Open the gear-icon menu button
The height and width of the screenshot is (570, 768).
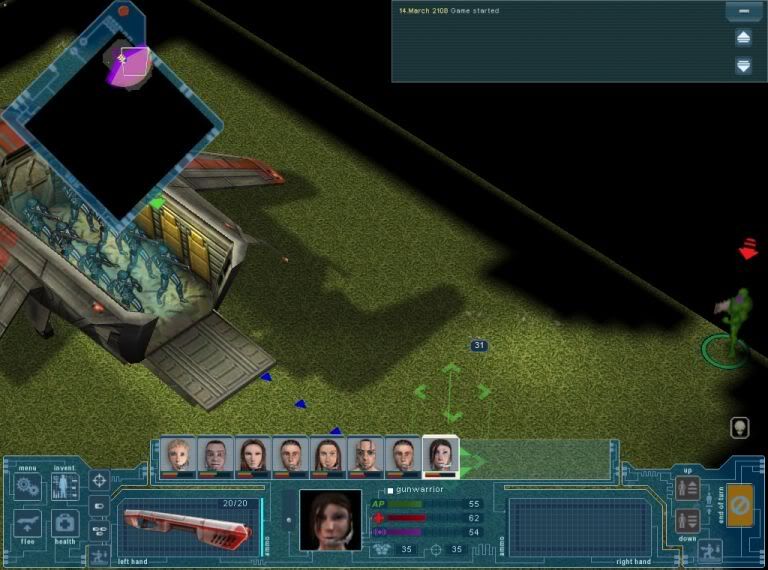click(28, 488)
